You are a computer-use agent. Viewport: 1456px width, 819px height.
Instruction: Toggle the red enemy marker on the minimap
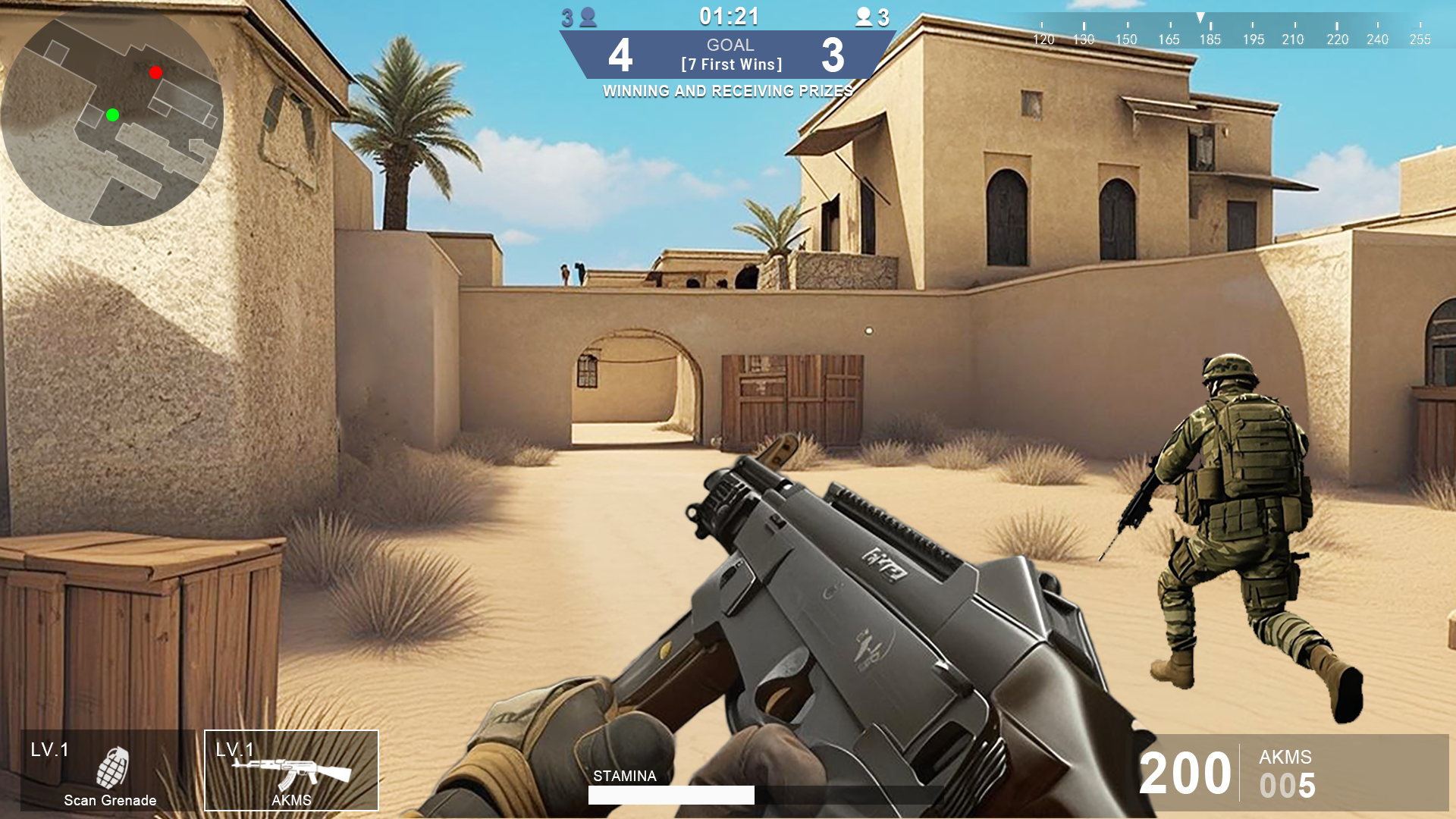[155, 72]
